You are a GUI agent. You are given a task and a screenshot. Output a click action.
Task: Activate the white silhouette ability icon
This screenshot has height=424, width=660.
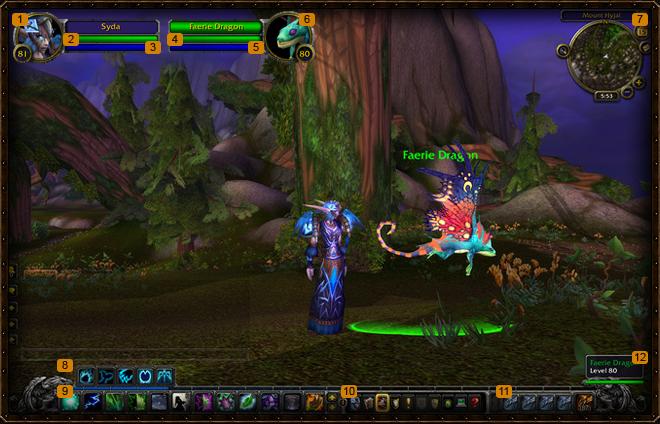pos(179,402)
